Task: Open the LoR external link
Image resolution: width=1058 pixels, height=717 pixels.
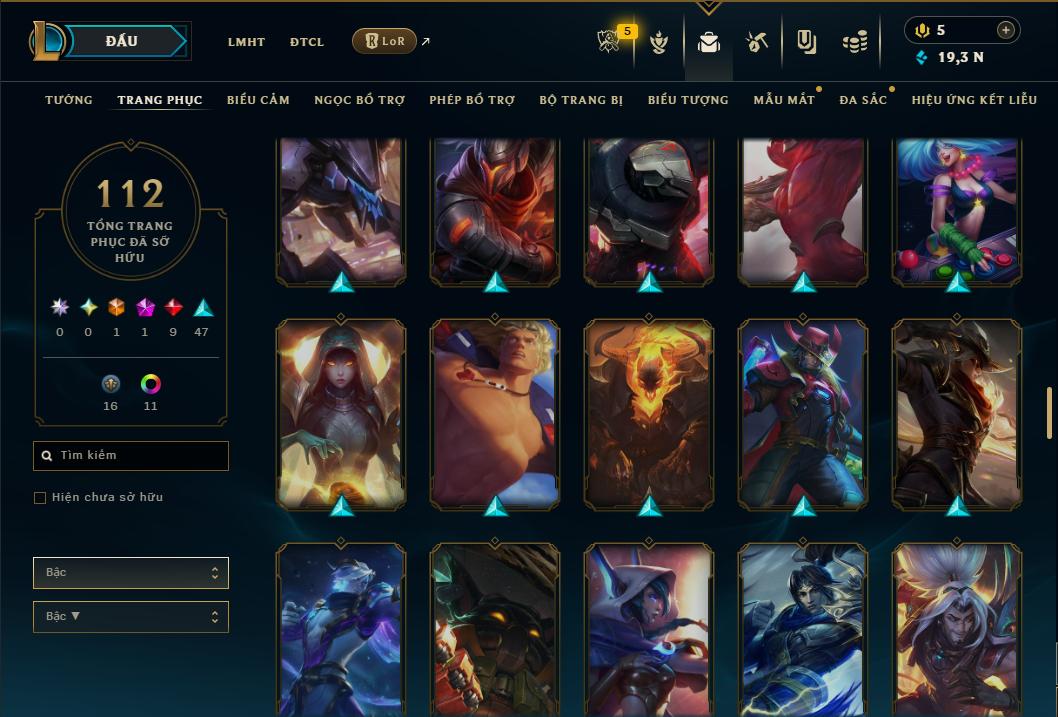Action: [x=385, y=41]
